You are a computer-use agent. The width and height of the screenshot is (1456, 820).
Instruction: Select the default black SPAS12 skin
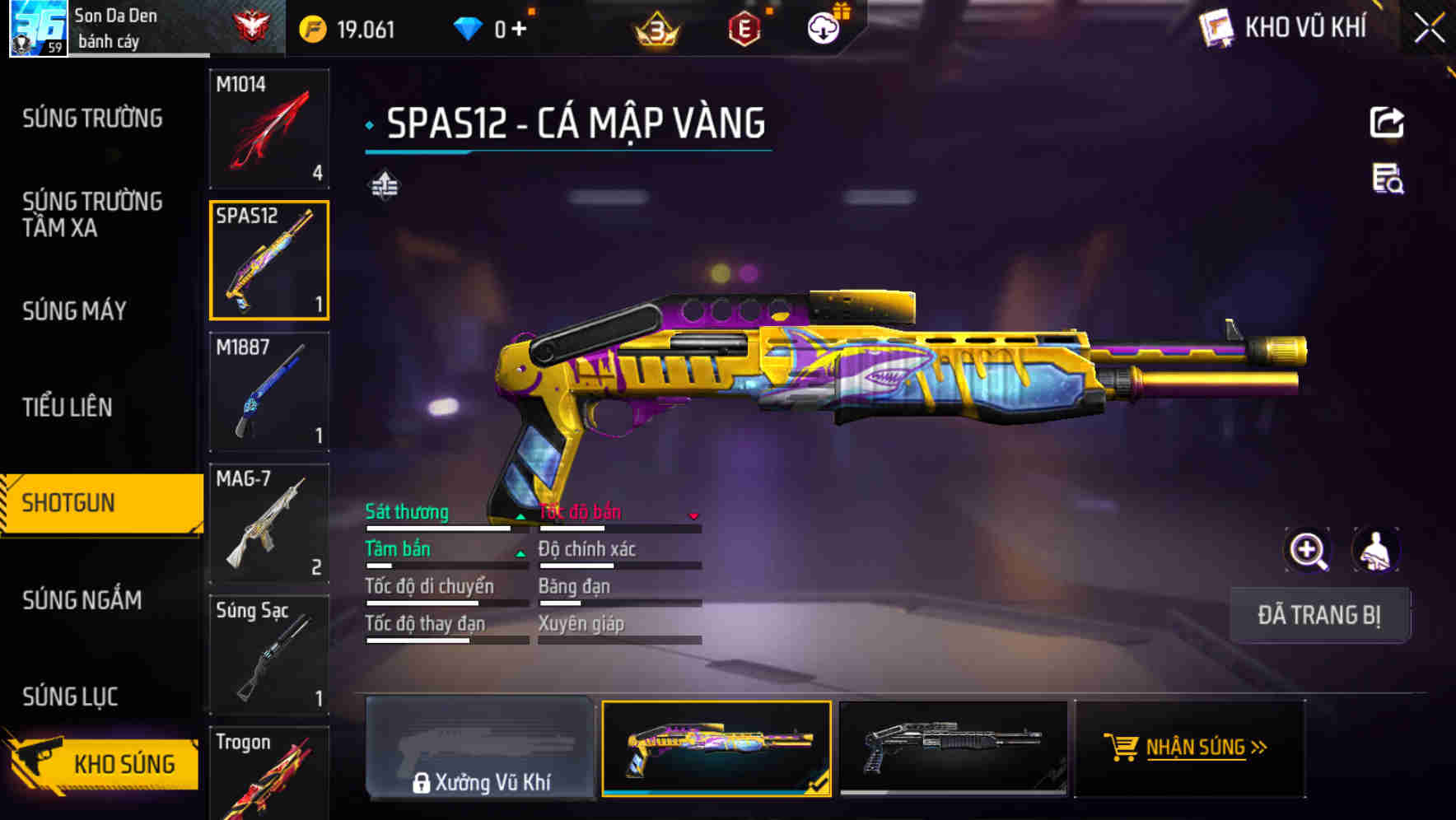click(x=953, y=748)
